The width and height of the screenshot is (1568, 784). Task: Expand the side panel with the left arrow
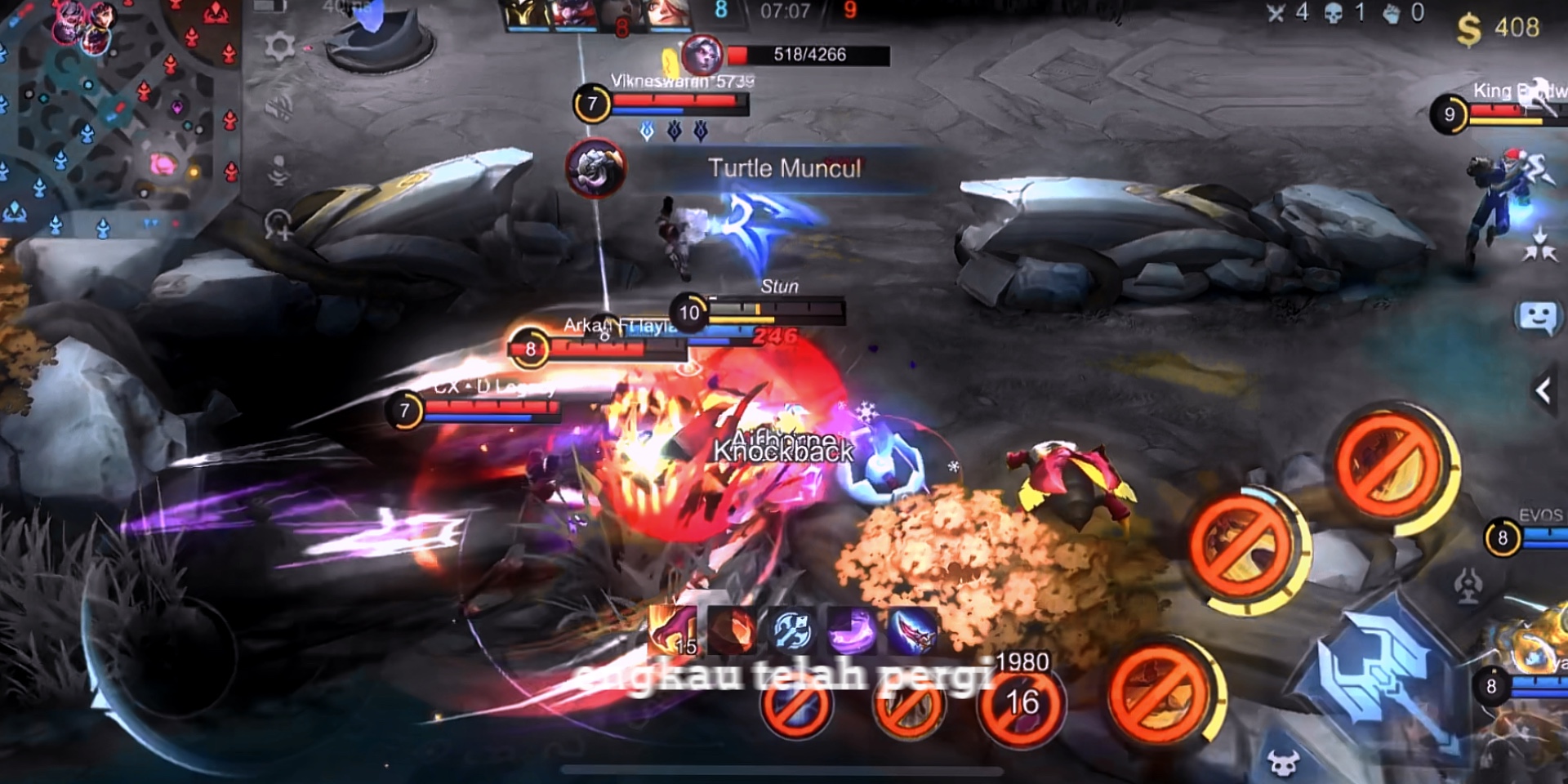click(x=1543, y=391)
